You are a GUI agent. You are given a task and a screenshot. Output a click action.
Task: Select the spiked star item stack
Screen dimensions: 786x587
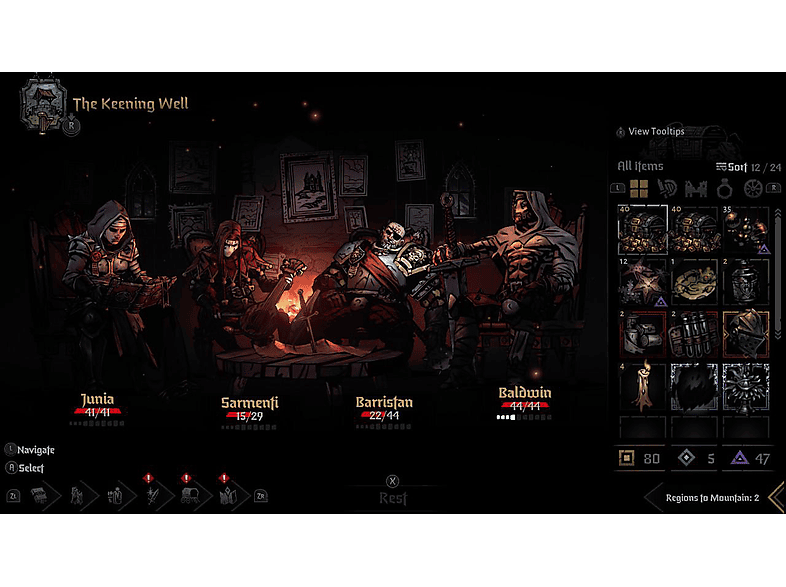(x=641, y=282)
